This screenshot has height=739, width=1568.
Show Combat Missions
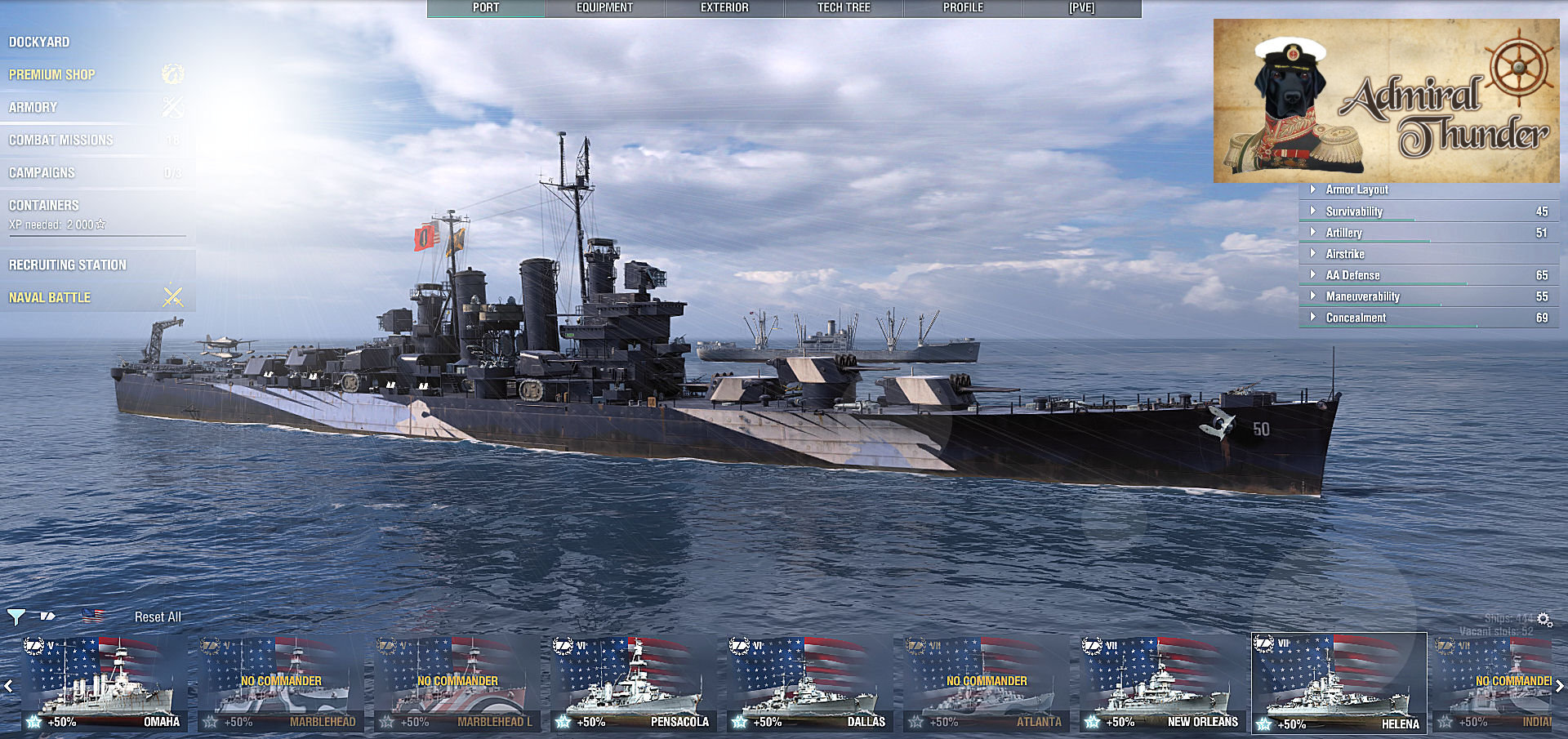(x=61, y=140)
